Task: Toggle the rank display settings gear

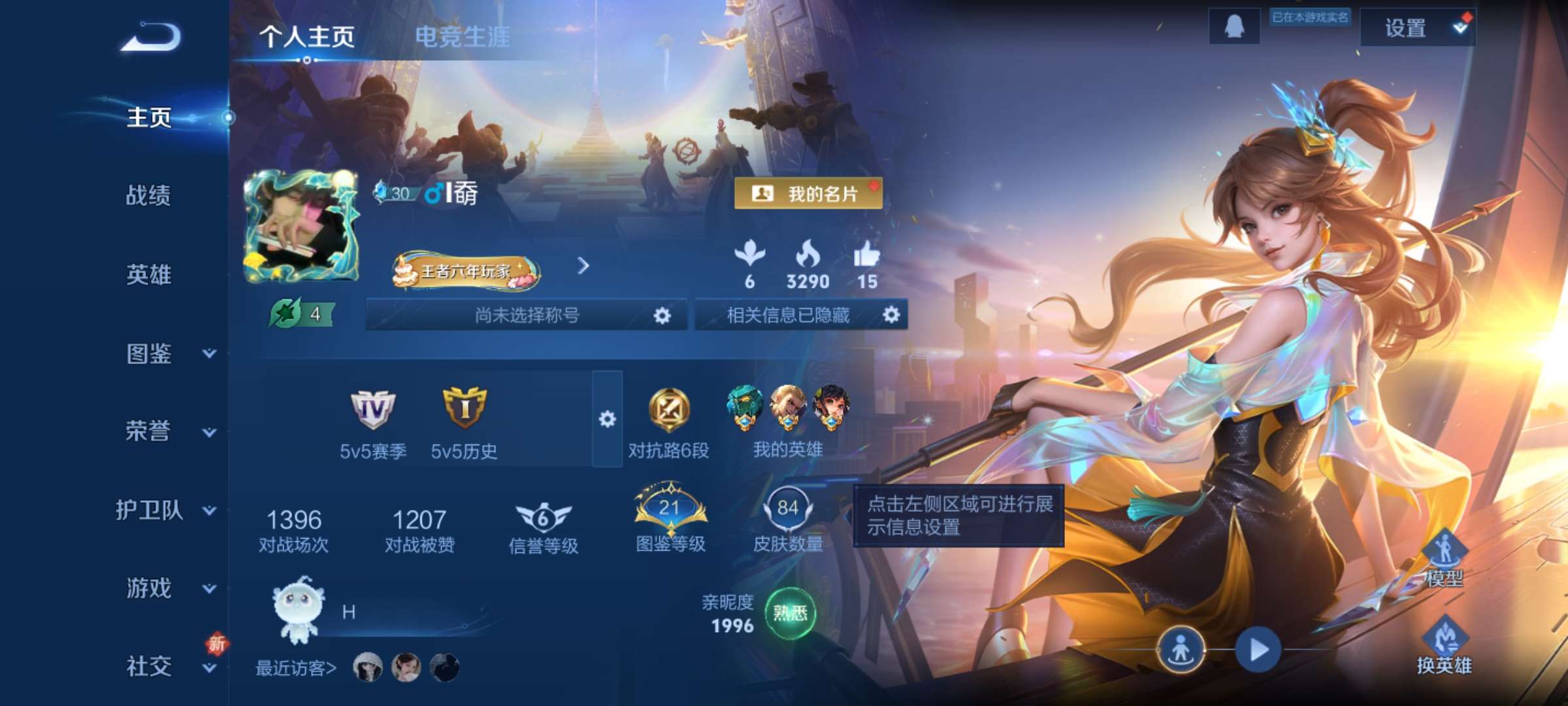Action: coord(608,418)
